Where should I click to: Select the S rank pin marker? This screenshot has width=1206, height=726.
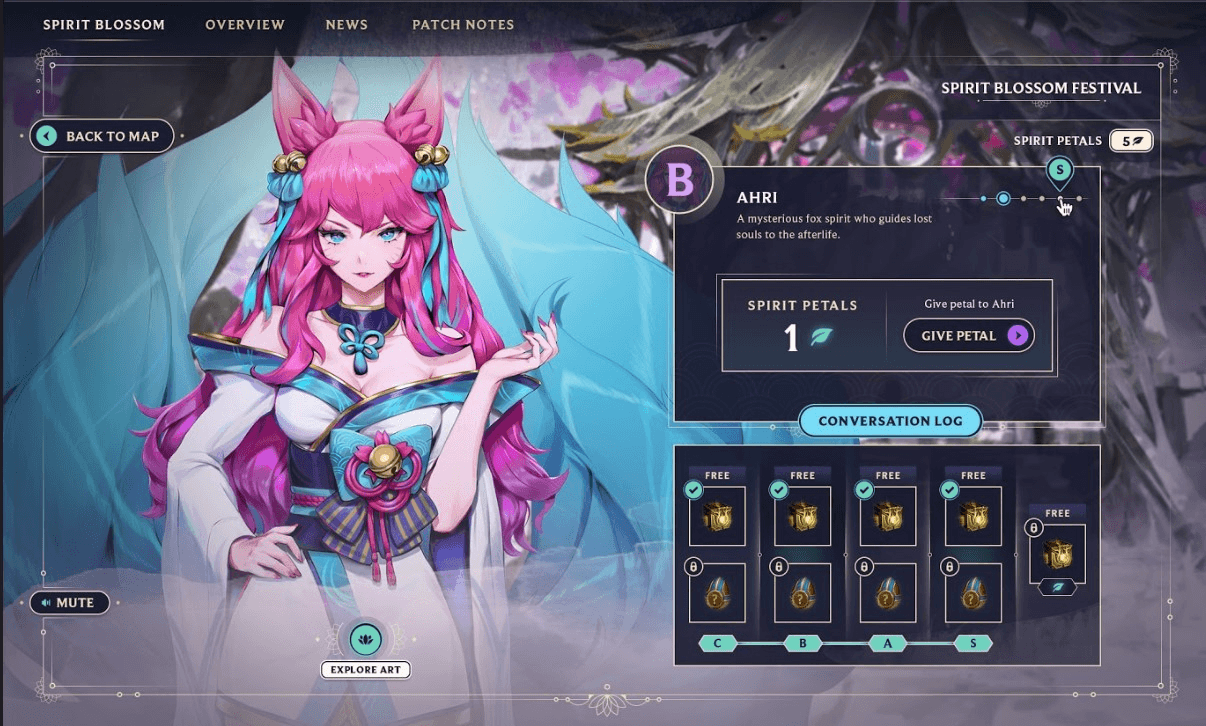click(x=1060, y=171)
